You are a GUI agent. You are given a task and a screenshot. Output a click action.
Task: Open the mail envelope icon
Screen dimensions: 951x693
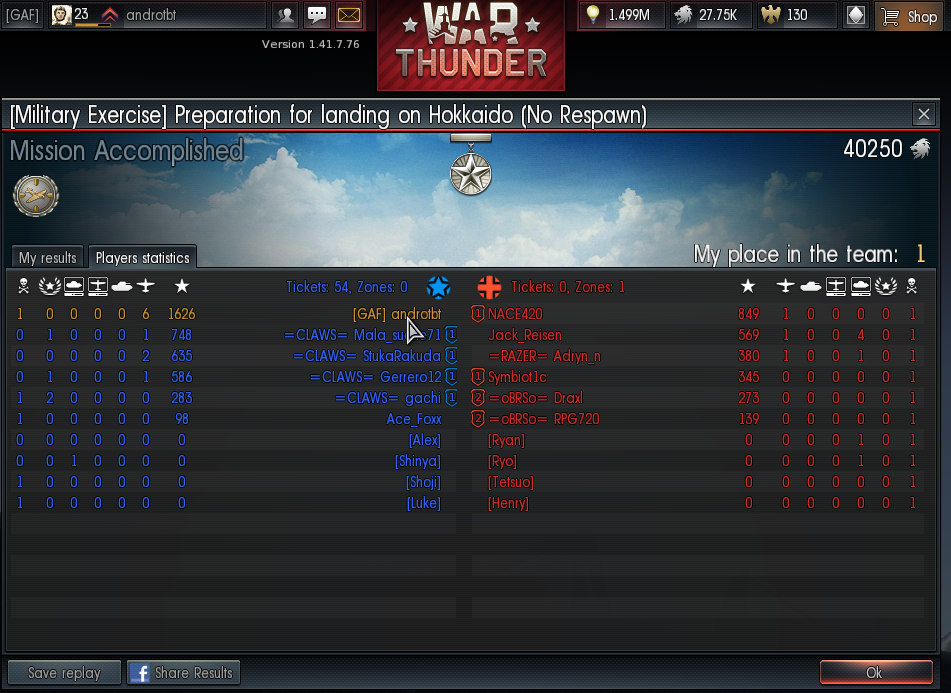pyautogui.click(x=348, y=16)
